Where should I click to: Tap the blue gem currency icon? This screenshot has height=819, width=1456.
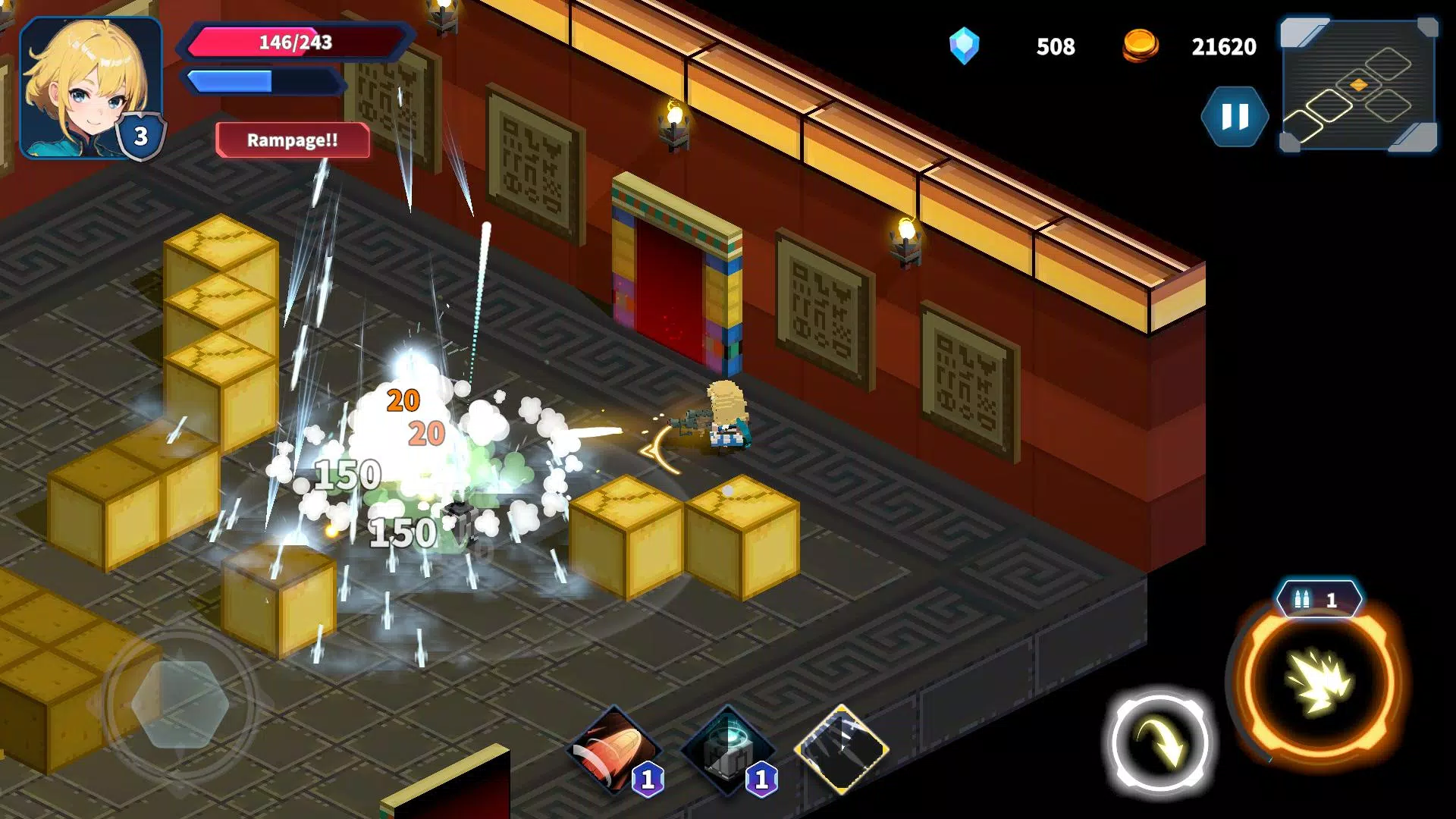click(964, 46)
